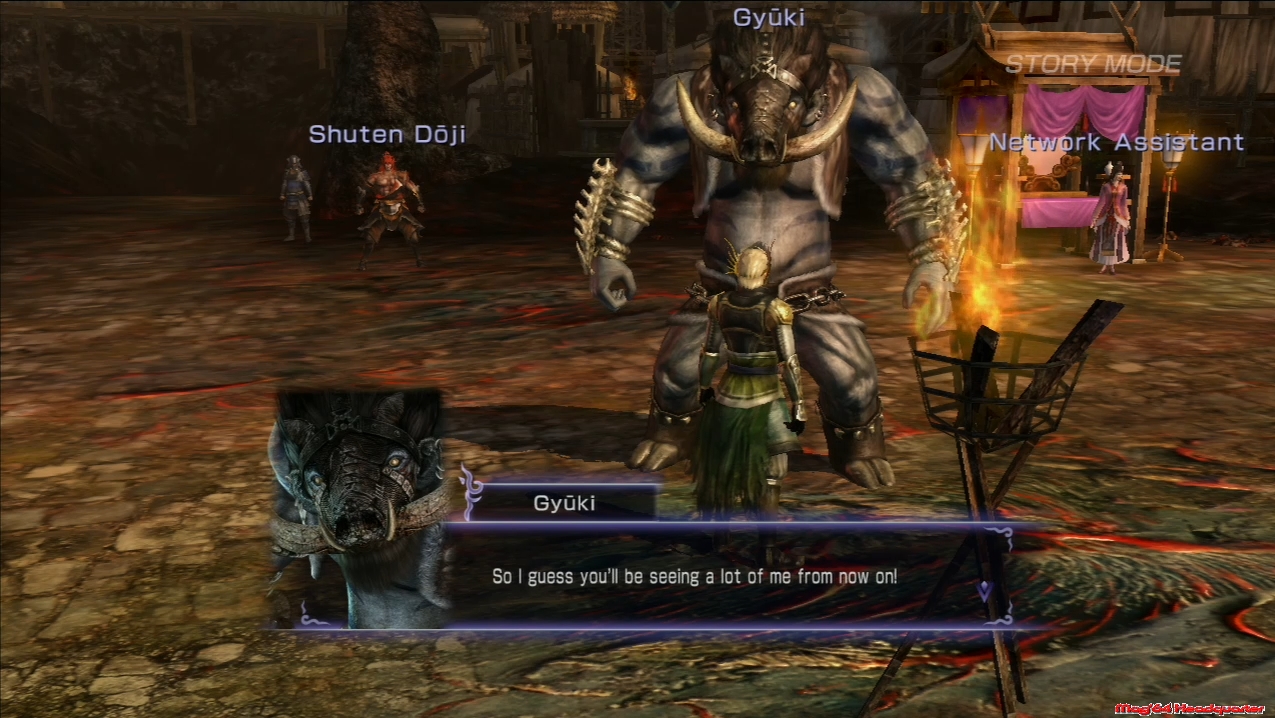Select the Shuten Dōji name tag

(x=387, y=134)
